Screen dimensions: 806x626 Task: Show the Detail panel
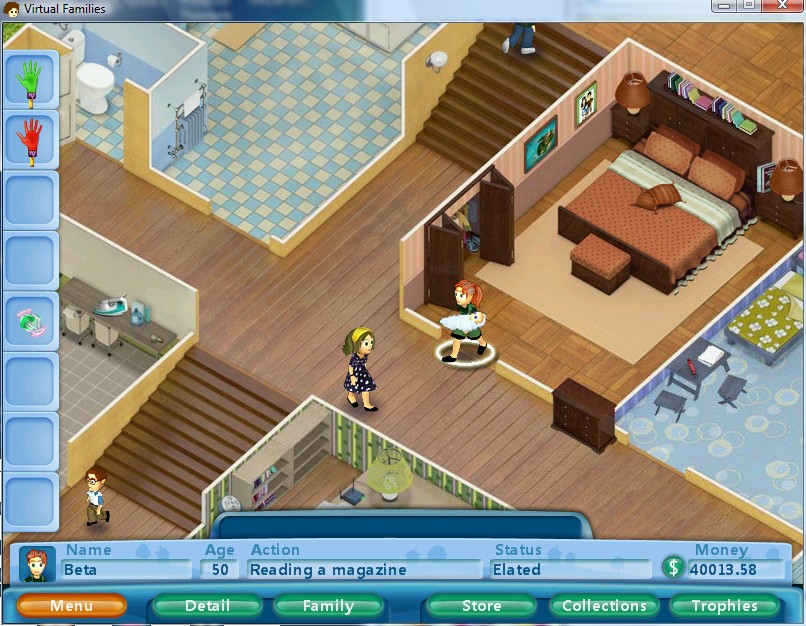pyautogui.click(x=207, y=606)
